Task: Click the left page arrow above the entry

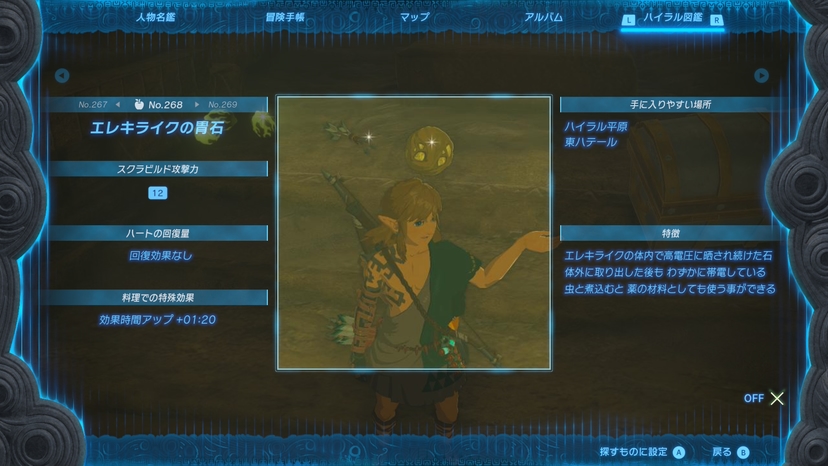Action: (x=62, y=76)
